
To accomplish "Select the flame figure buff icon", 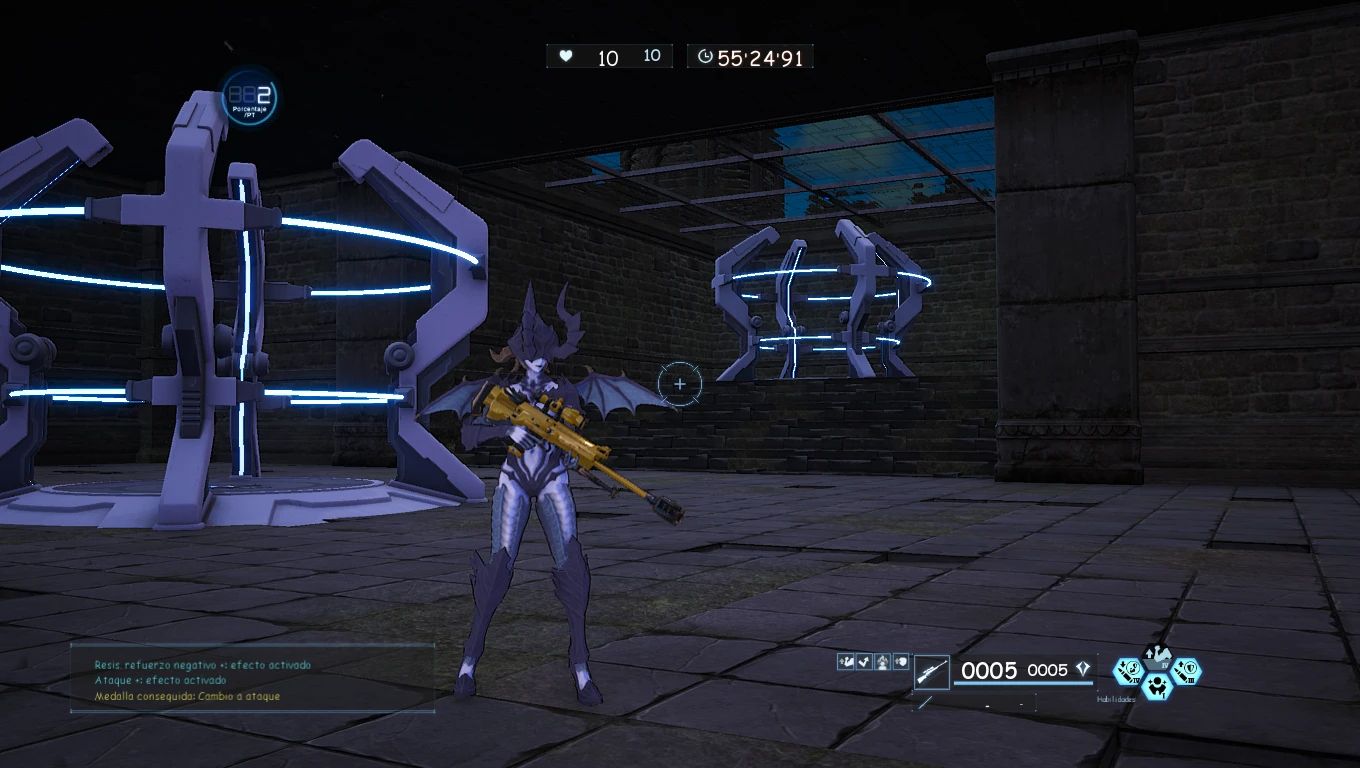I will click(882, 661).
